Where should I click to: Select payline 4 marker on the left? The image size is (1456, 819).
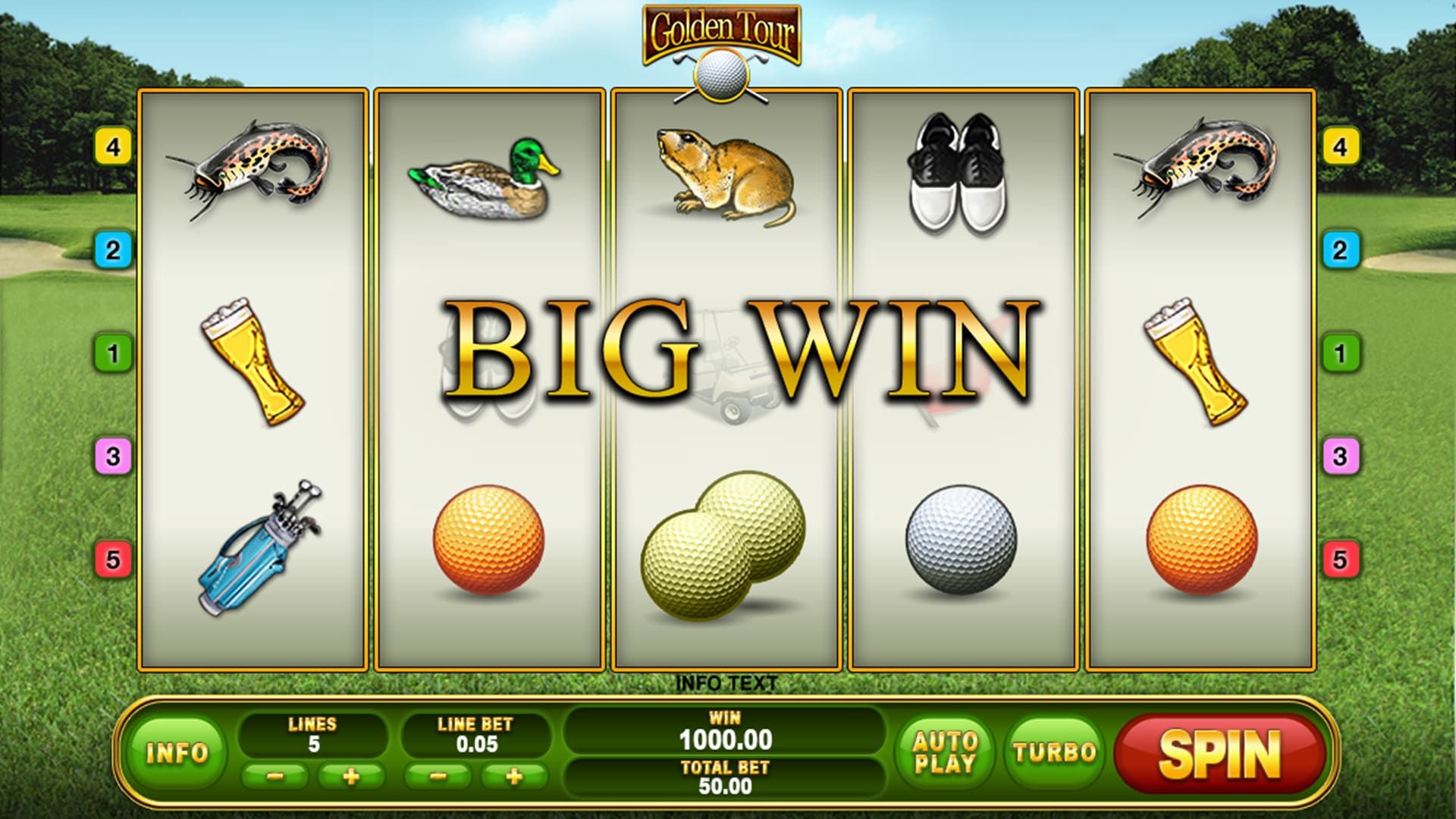(113, 146)
